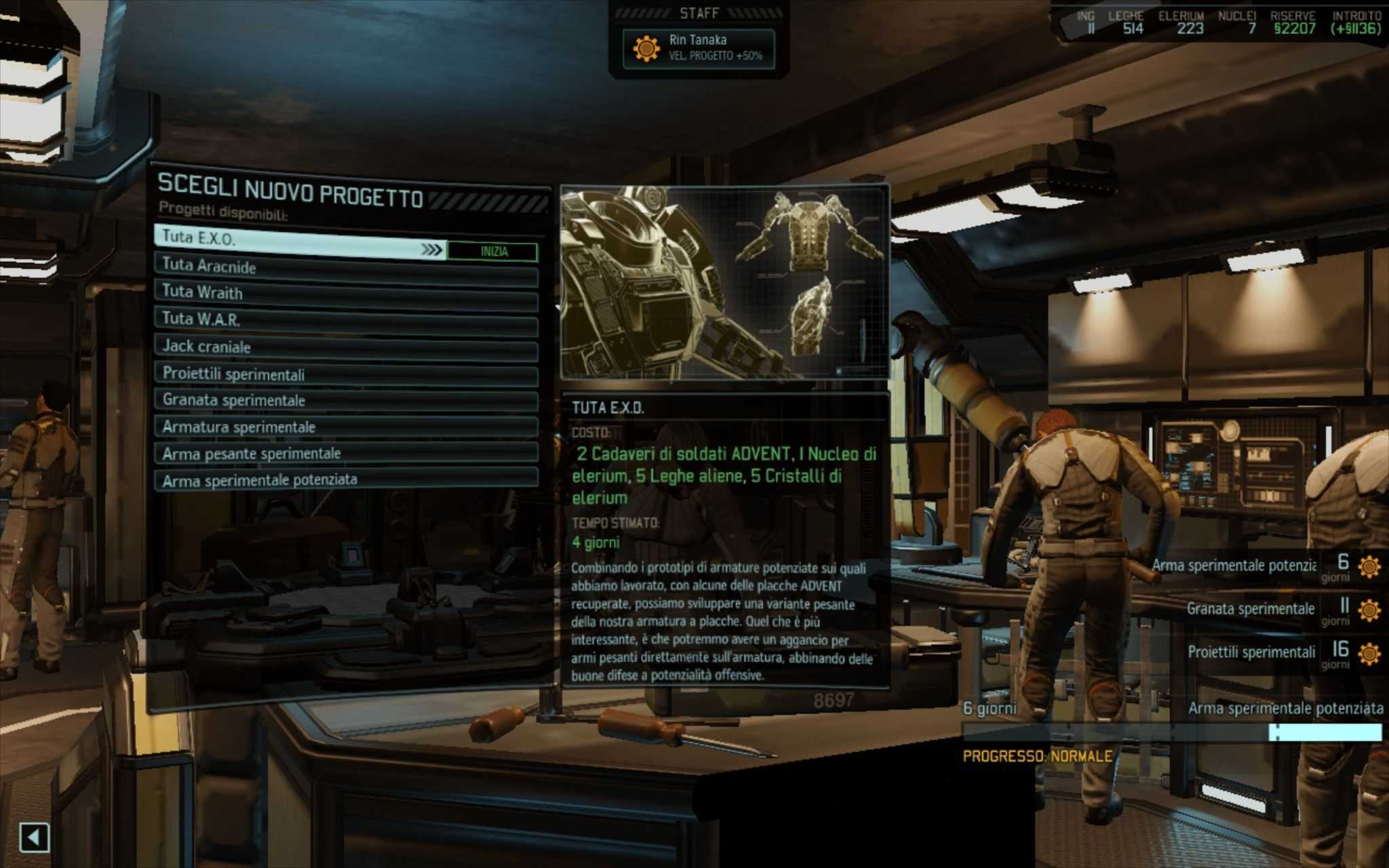
Task: Start the Tuta E.X.O. project with INIZIA
Action: pos(493,252)
